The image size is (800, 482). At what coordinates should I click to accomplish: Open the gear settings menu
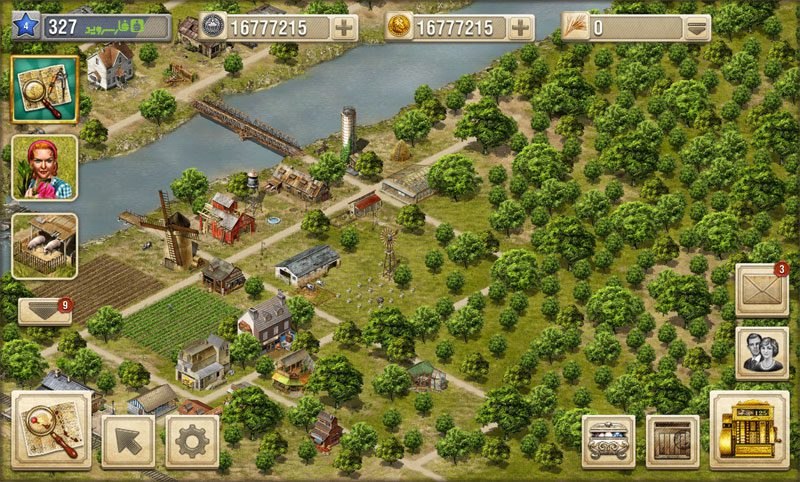[x=192, y=439]
